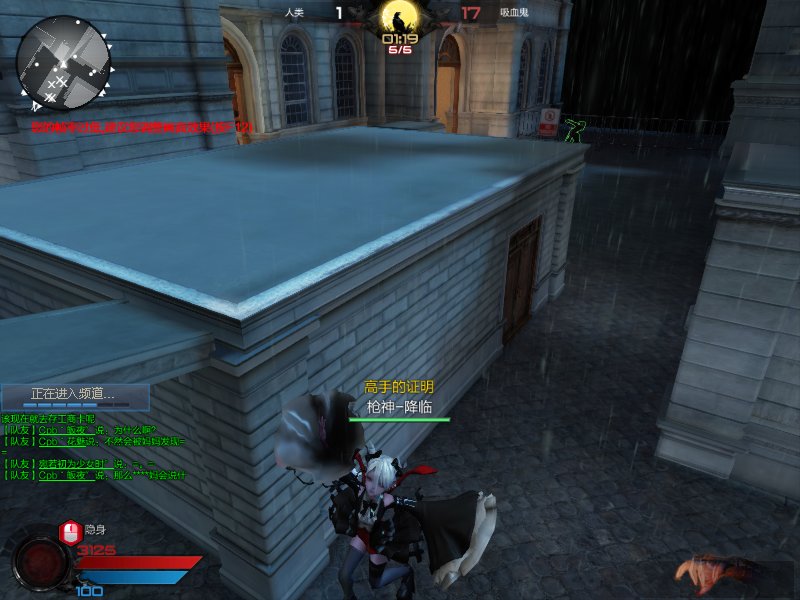Activate the 隐身 stealth skill icon
Screen dimensions: 800x600
(x=69, y=530)
